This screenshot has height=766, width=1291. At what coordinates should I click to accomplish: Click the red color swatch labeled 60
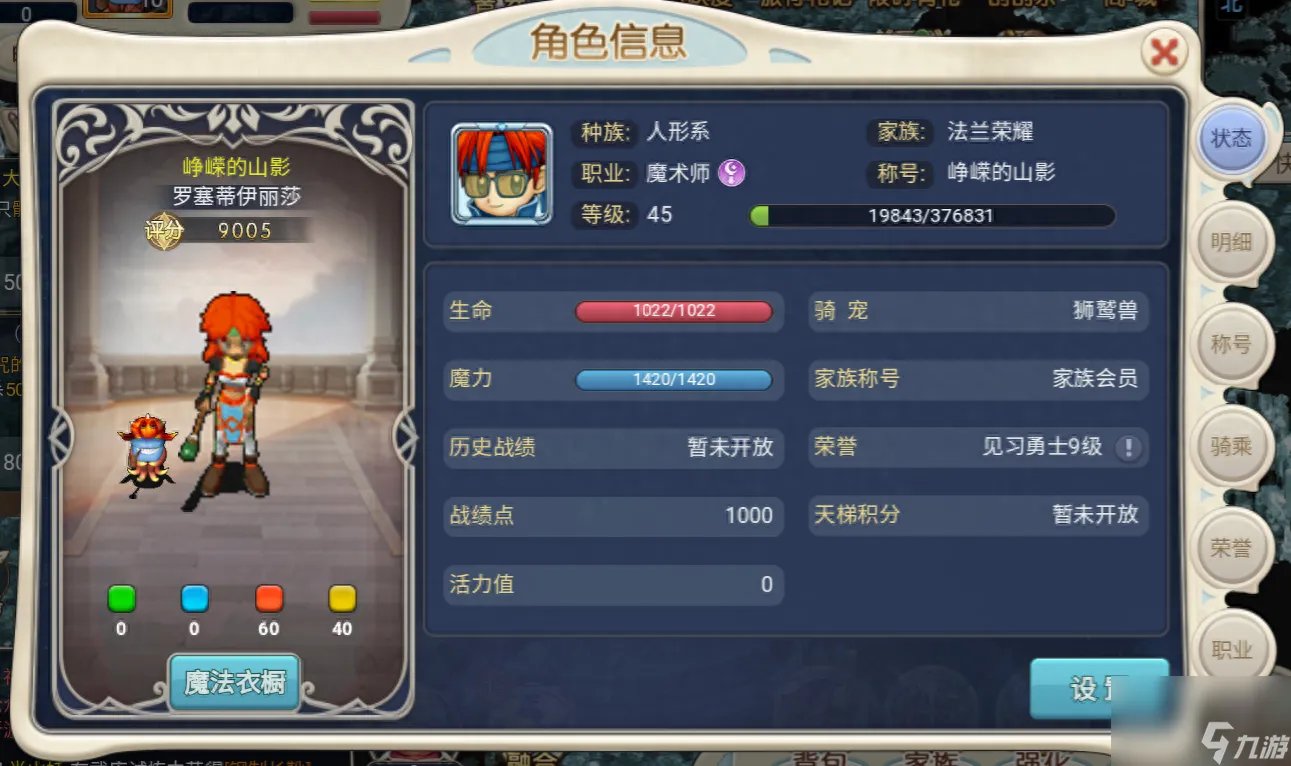[x=267, y=599]
